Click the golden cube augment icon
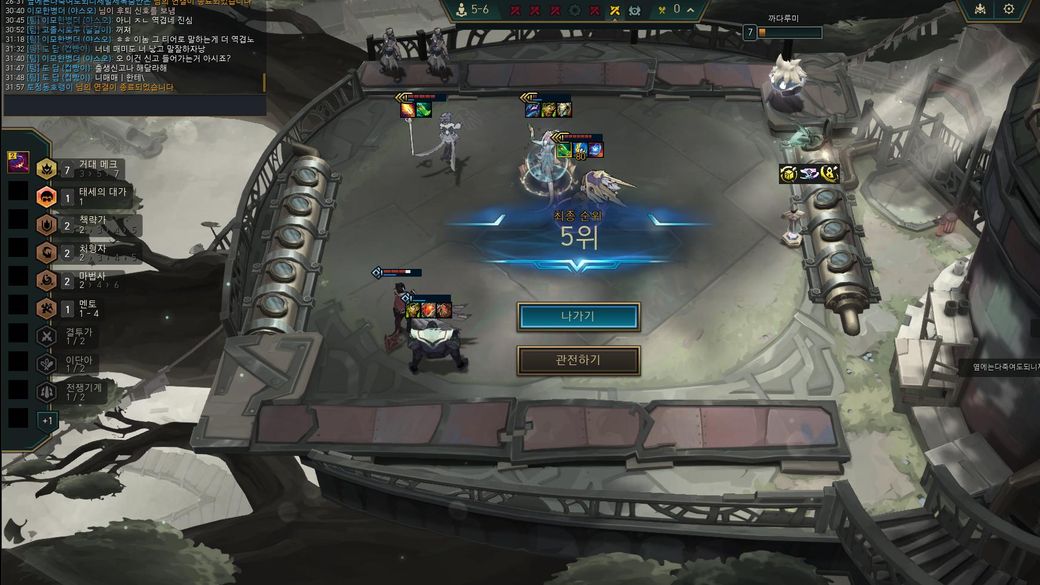This screenshot has width=1040, height=585. [788, 174]
